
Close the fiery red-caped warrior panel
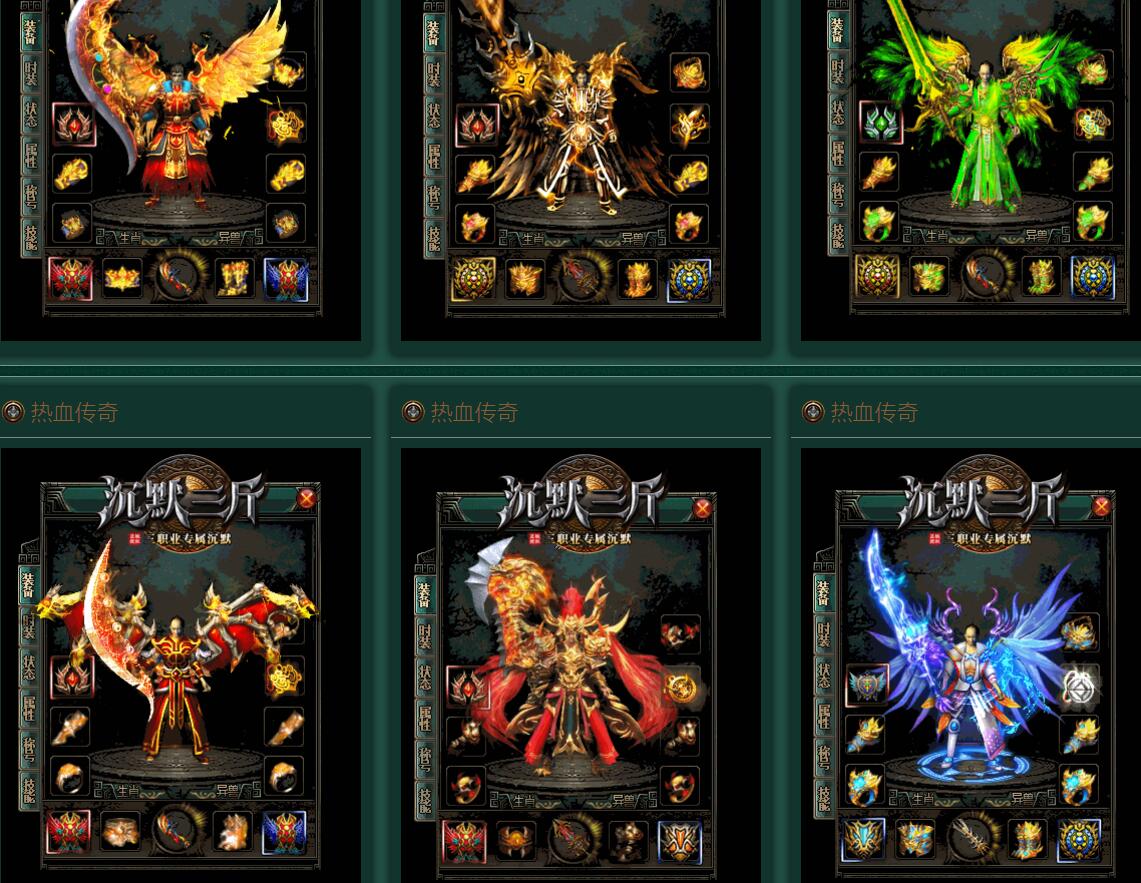point(702,508)
